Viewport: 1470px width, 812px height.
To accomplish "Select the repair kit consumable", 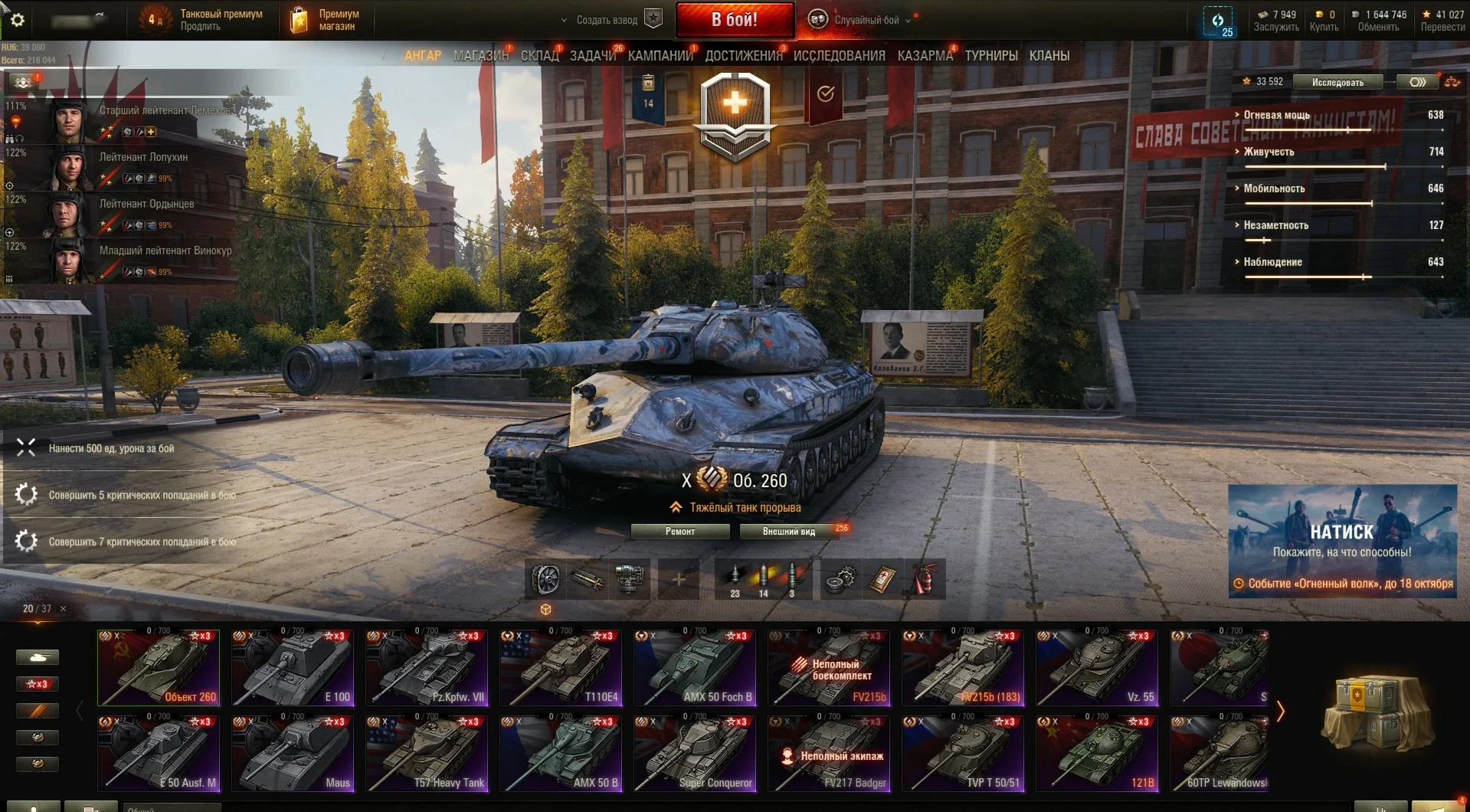I will (840, 580).
